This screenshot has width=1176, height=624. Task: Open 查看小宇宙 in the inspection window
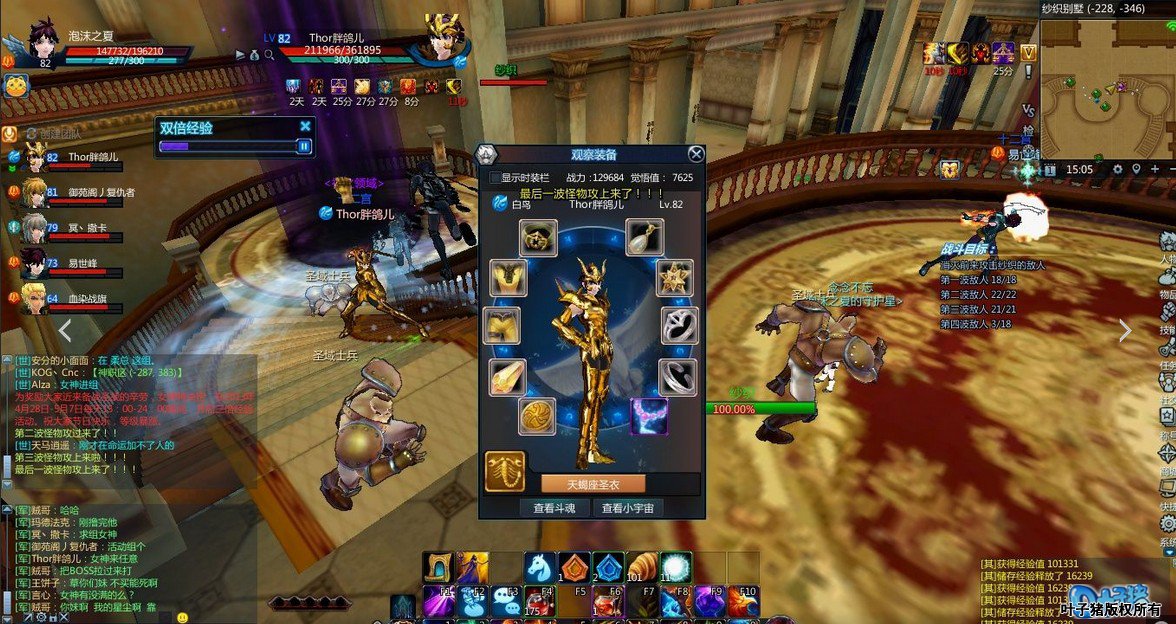(x=628, y=508)
